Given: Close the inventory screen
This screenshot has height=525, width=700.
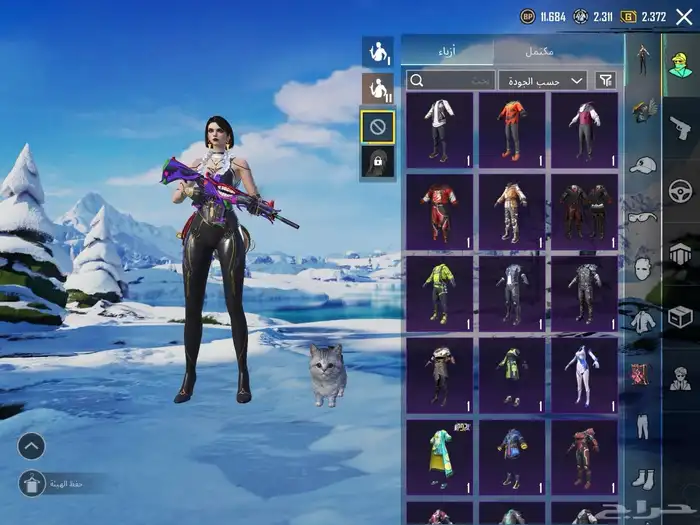Looking at the screenshot, I should tap(684, 16).
